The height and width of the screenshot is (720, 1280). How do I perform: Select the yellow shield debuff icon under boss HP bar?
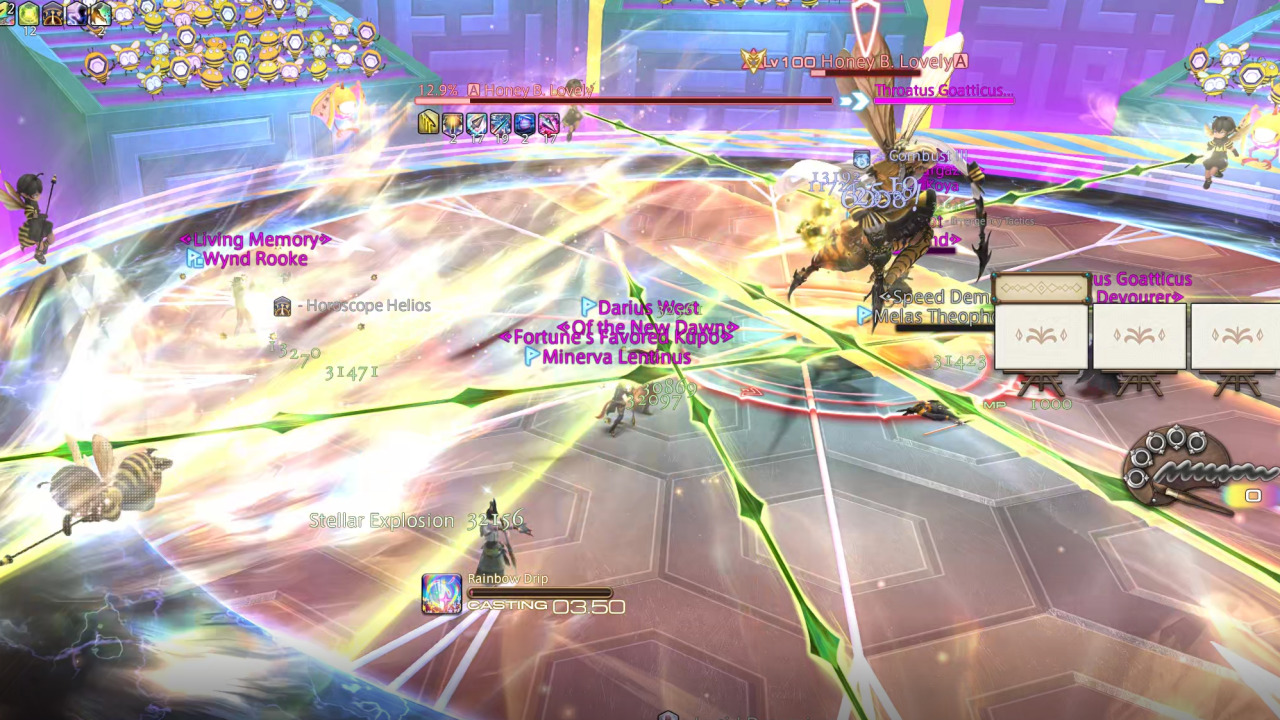(x=426, y=122)
